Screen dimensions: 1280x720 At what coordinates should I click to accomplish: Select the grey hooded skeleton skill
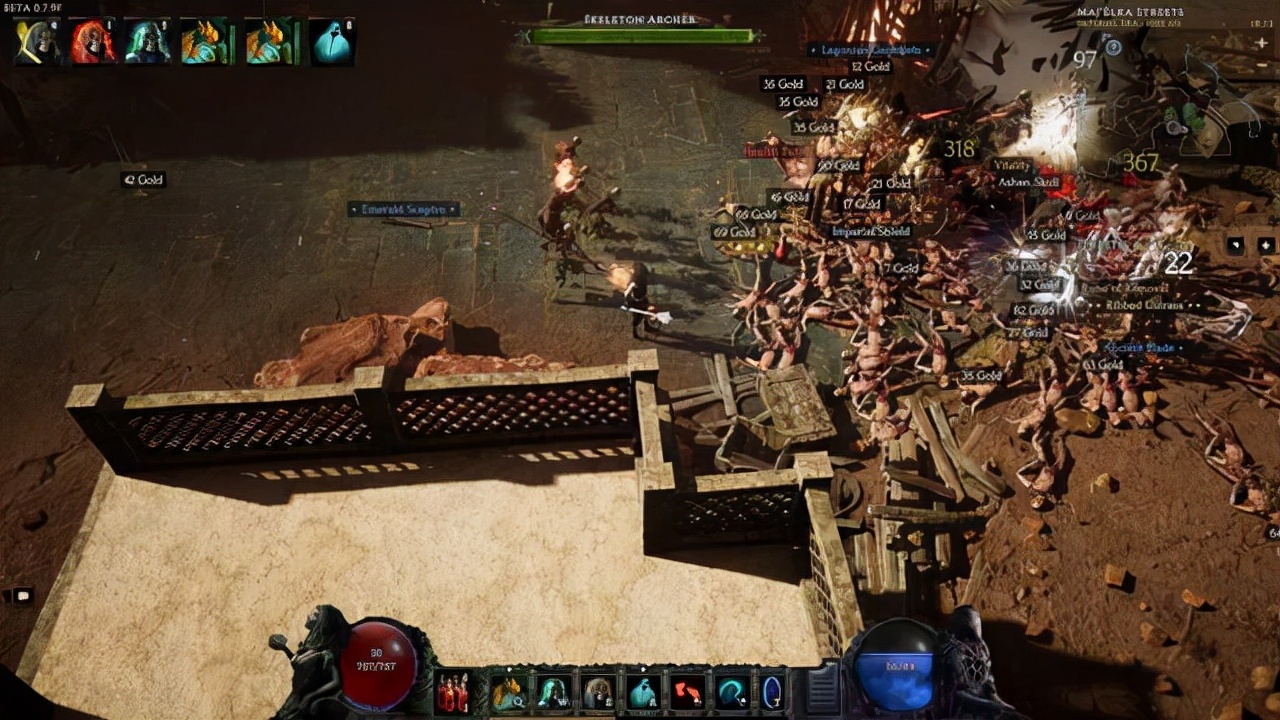(x=598, y=692)
